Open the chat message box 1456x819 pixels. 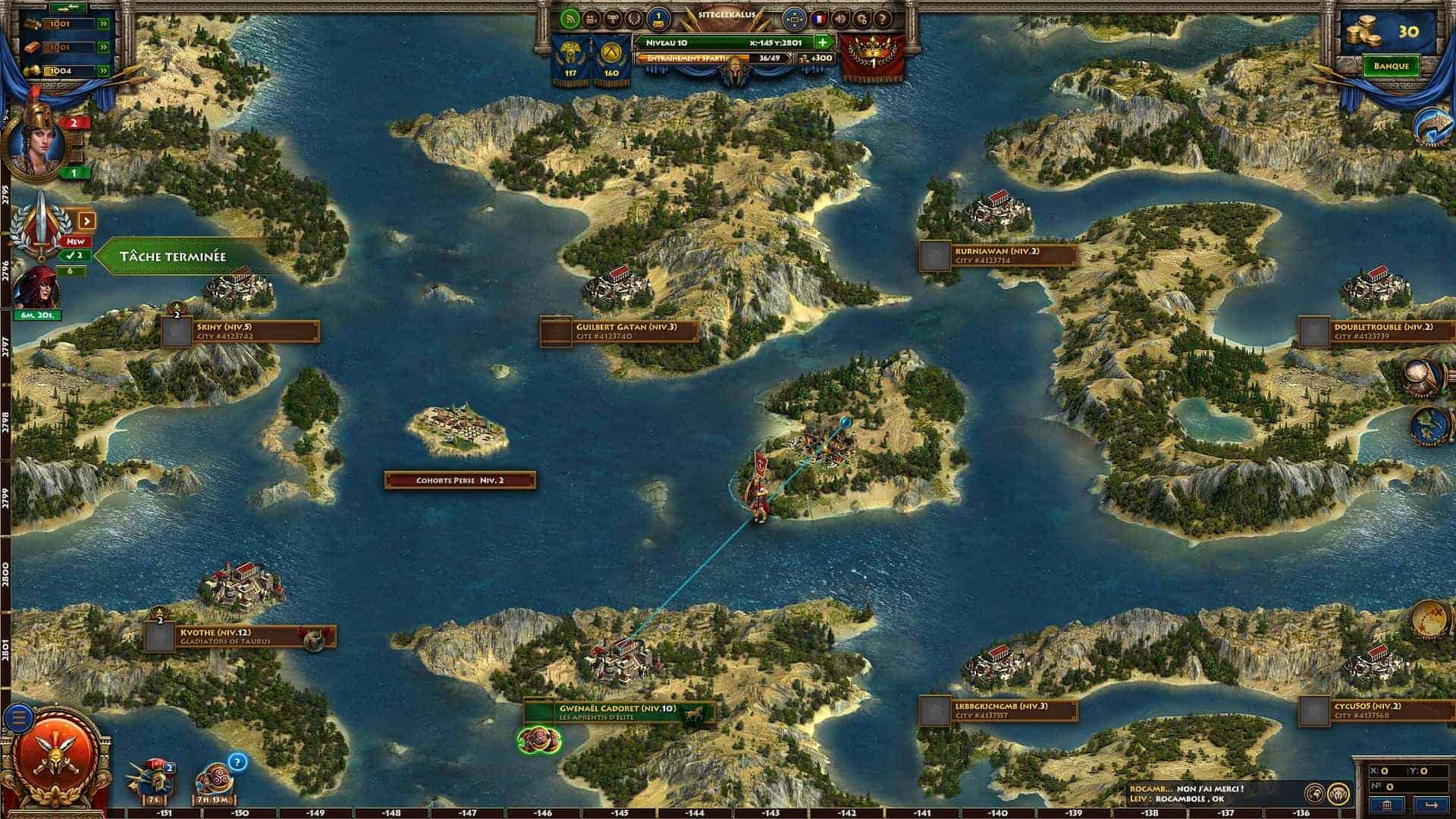[1213, 794]
